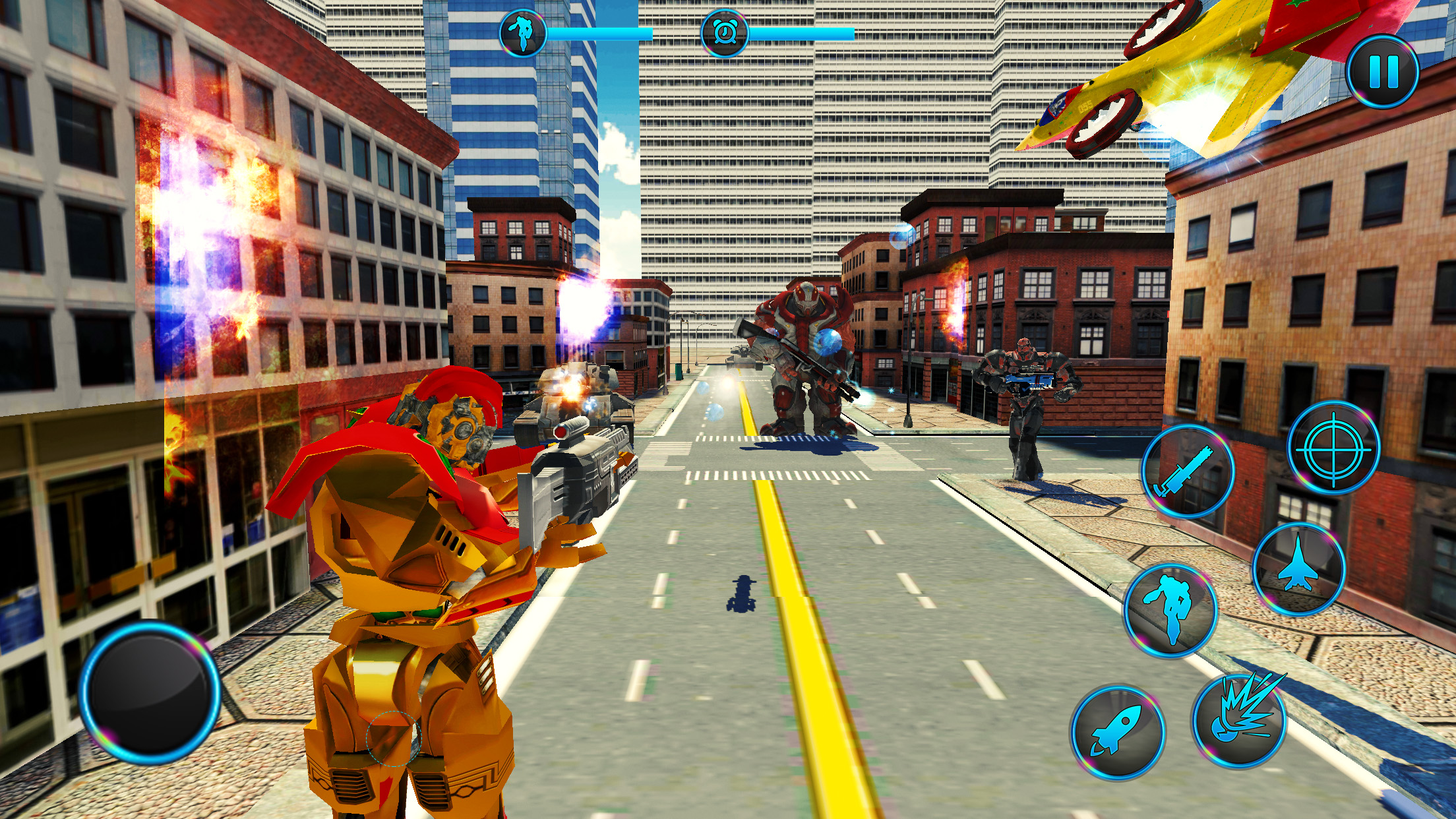Launch a rocket with the missile button
The image size is (1456, 819).
click(1117, 731)
